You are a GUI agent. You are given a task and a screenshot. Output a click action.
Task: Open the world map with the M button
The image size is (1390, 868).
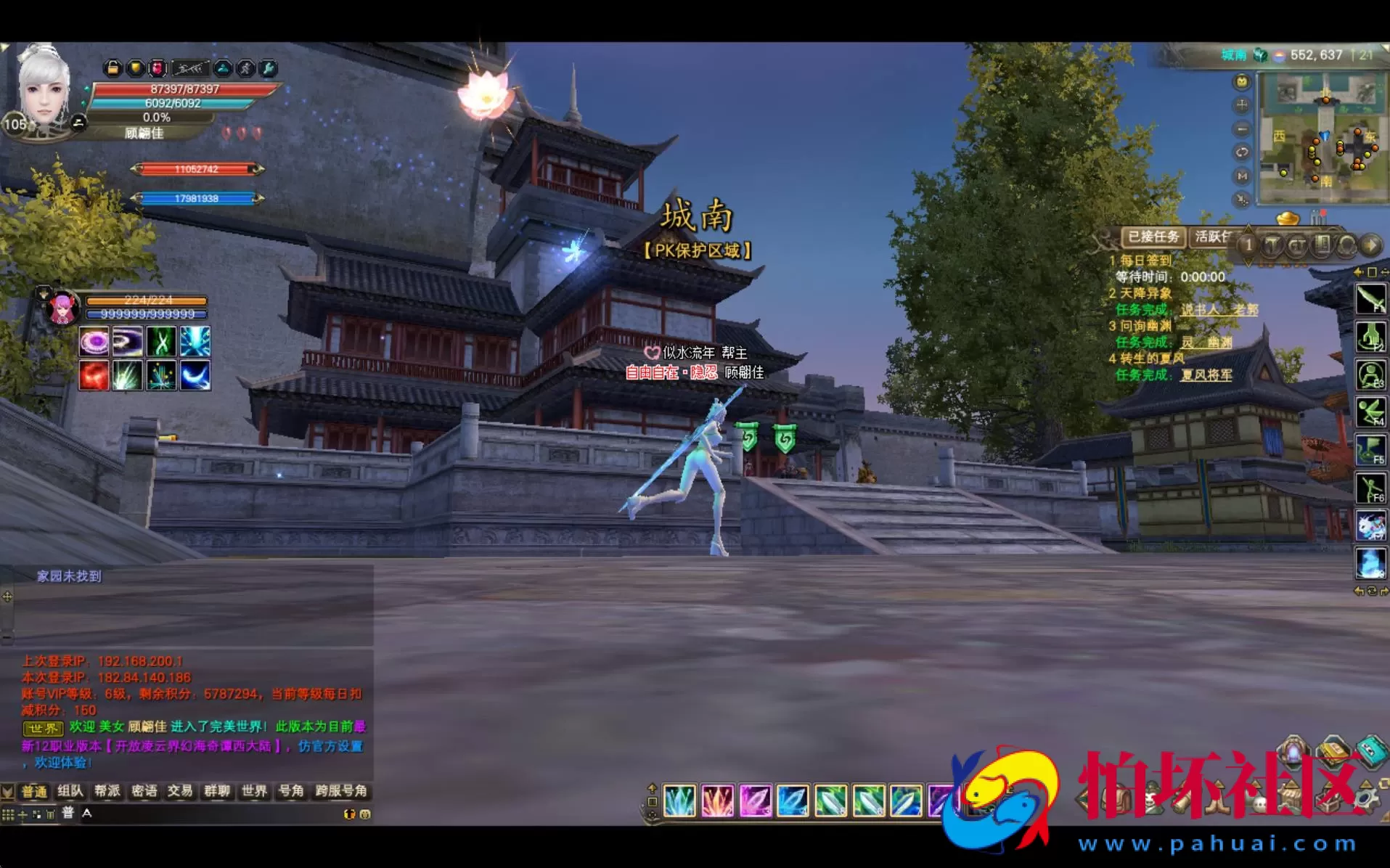tap(1242, 176)
